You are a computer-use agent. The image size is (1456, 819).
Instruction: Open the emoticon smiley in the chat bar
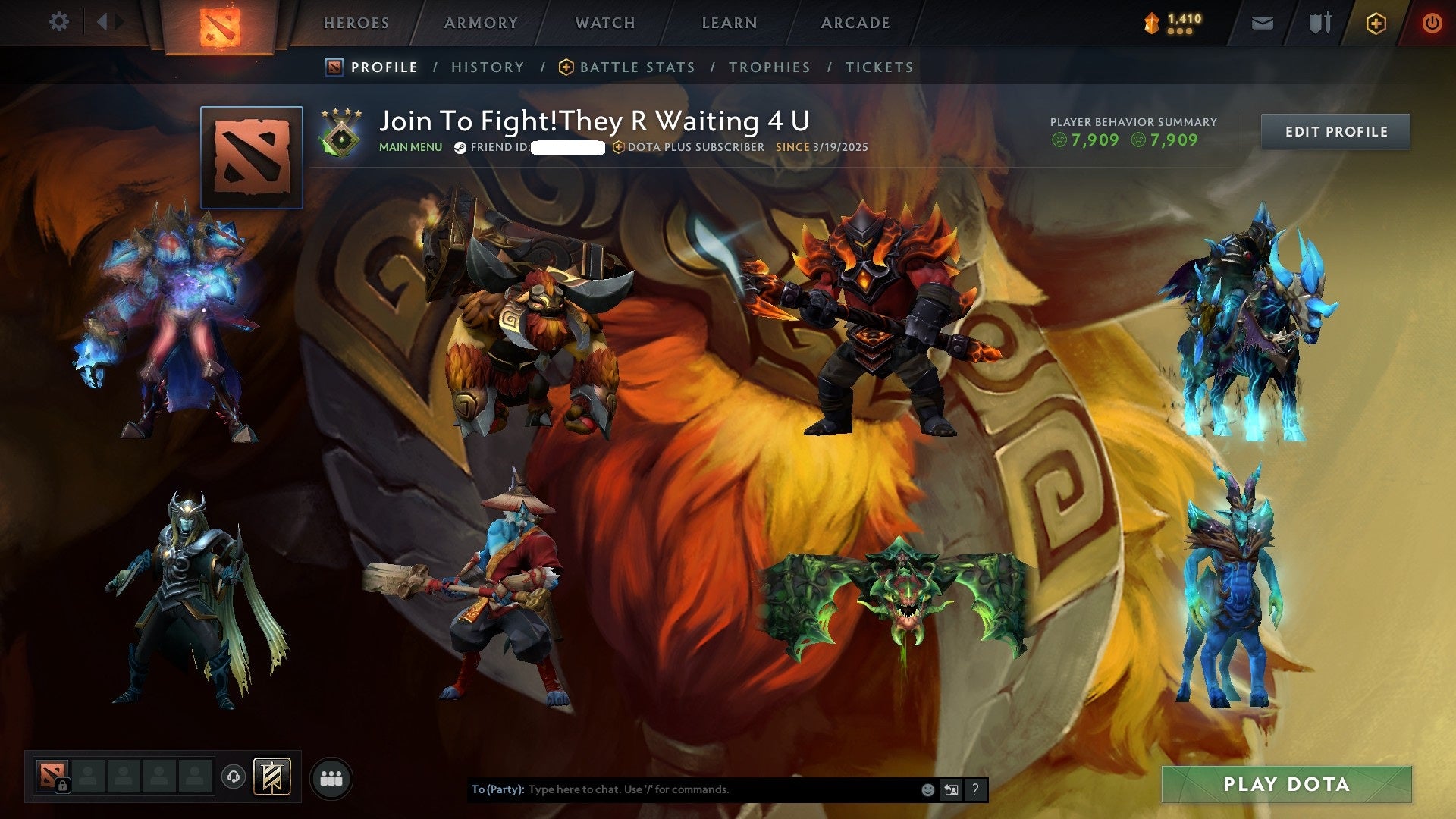click(927, 789)
